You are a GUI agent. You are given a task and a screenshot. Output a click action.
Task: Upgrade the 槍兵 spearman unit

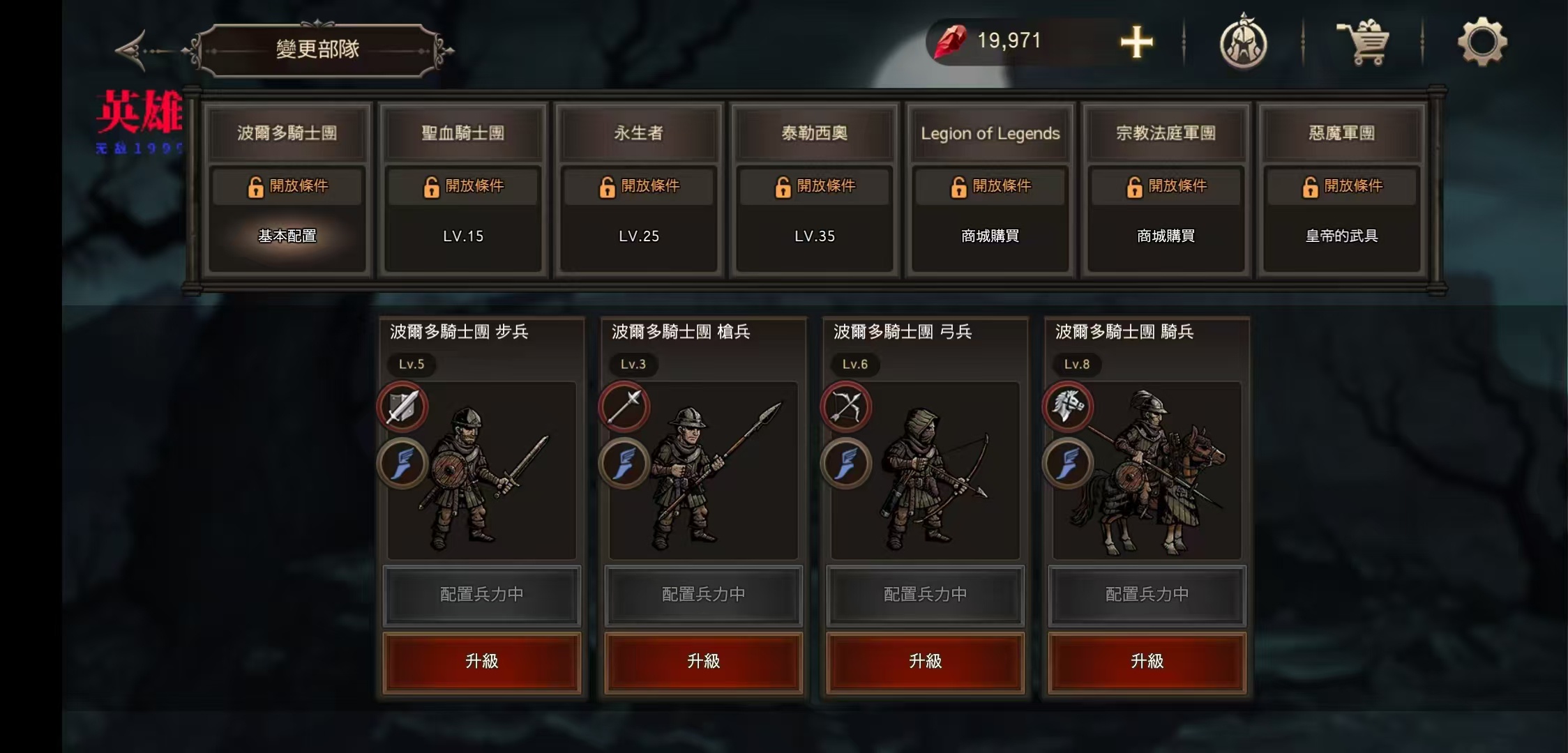pos(704,662)
